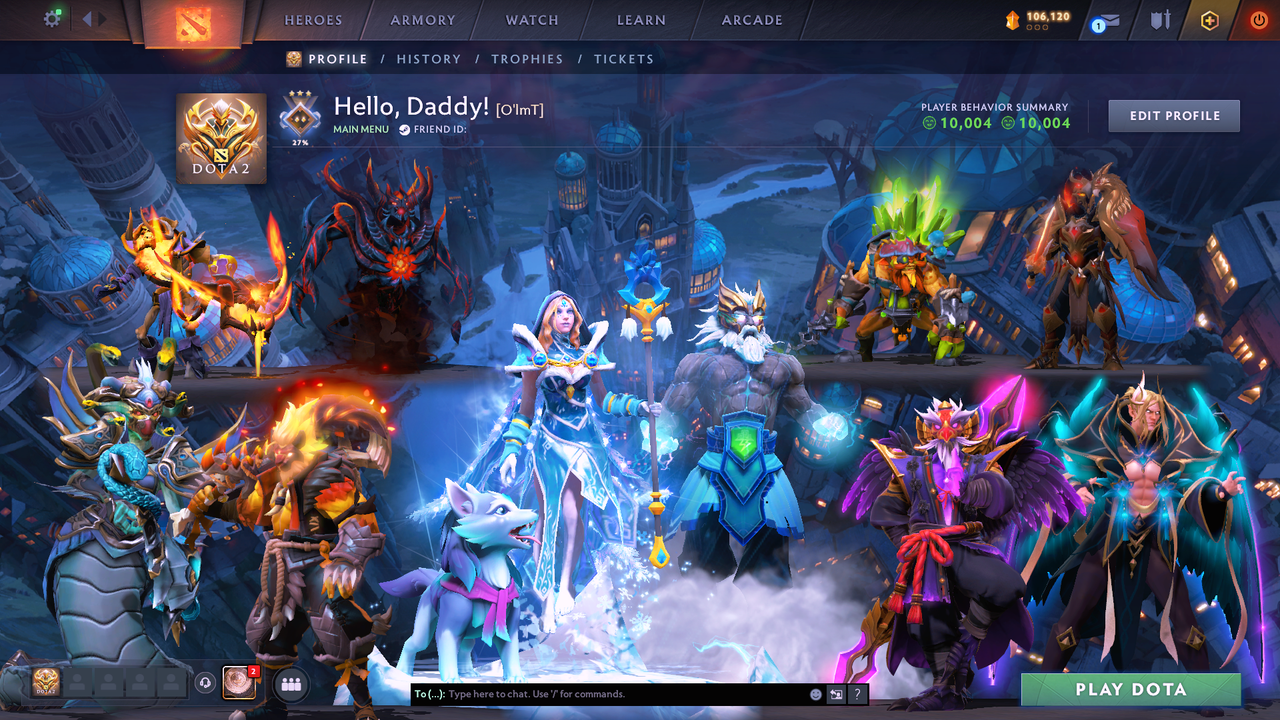Open the friends list group icon

click(290, 684)
